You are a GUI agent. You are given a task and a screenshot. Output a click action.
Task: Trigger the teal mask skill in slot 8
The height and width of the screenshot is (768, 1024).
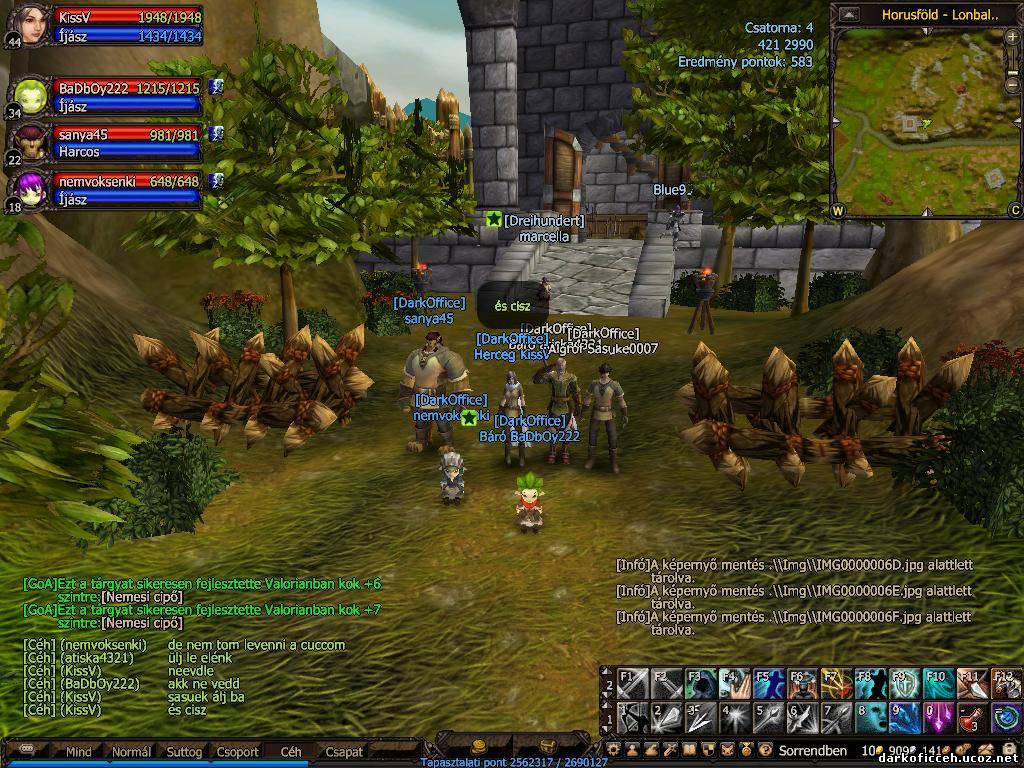click(x=869, y=717)
